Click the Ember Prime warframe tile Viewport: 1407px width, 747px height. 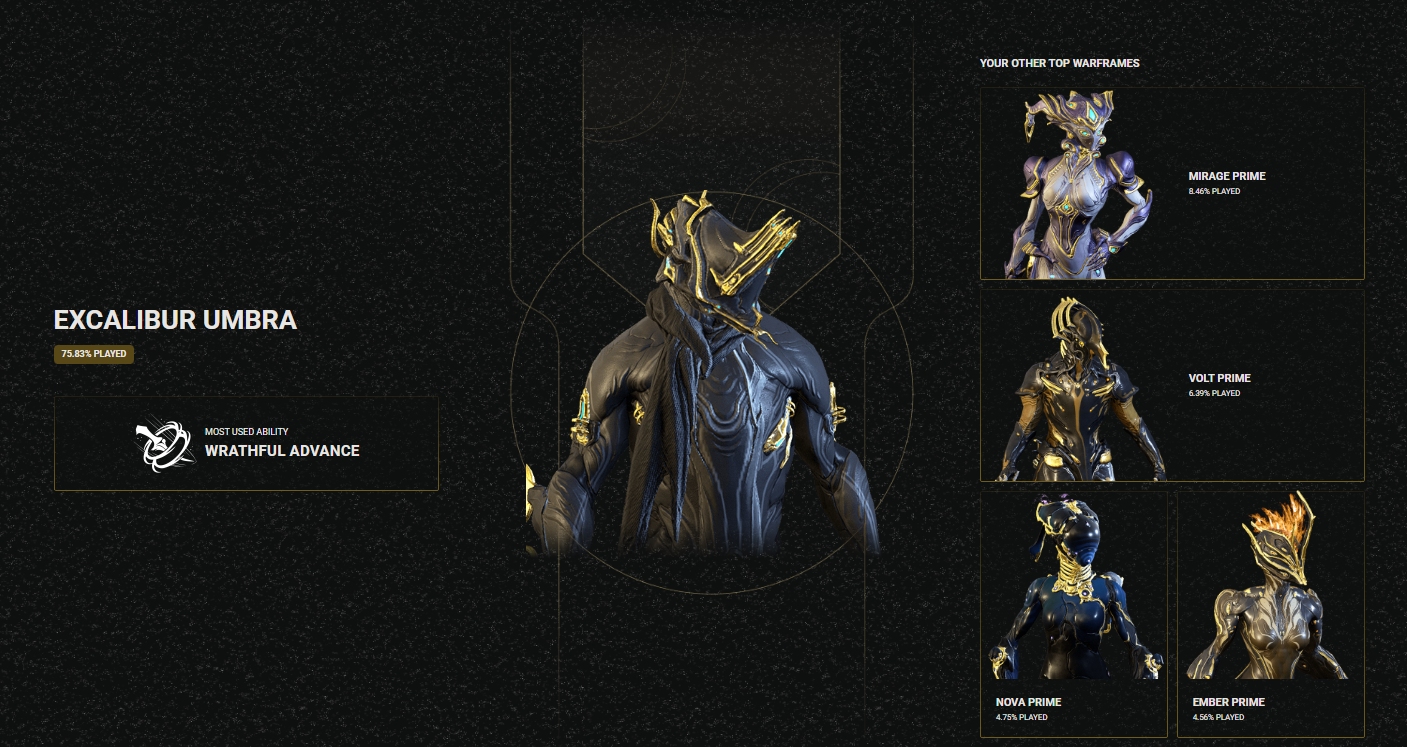coord(1270,613)
